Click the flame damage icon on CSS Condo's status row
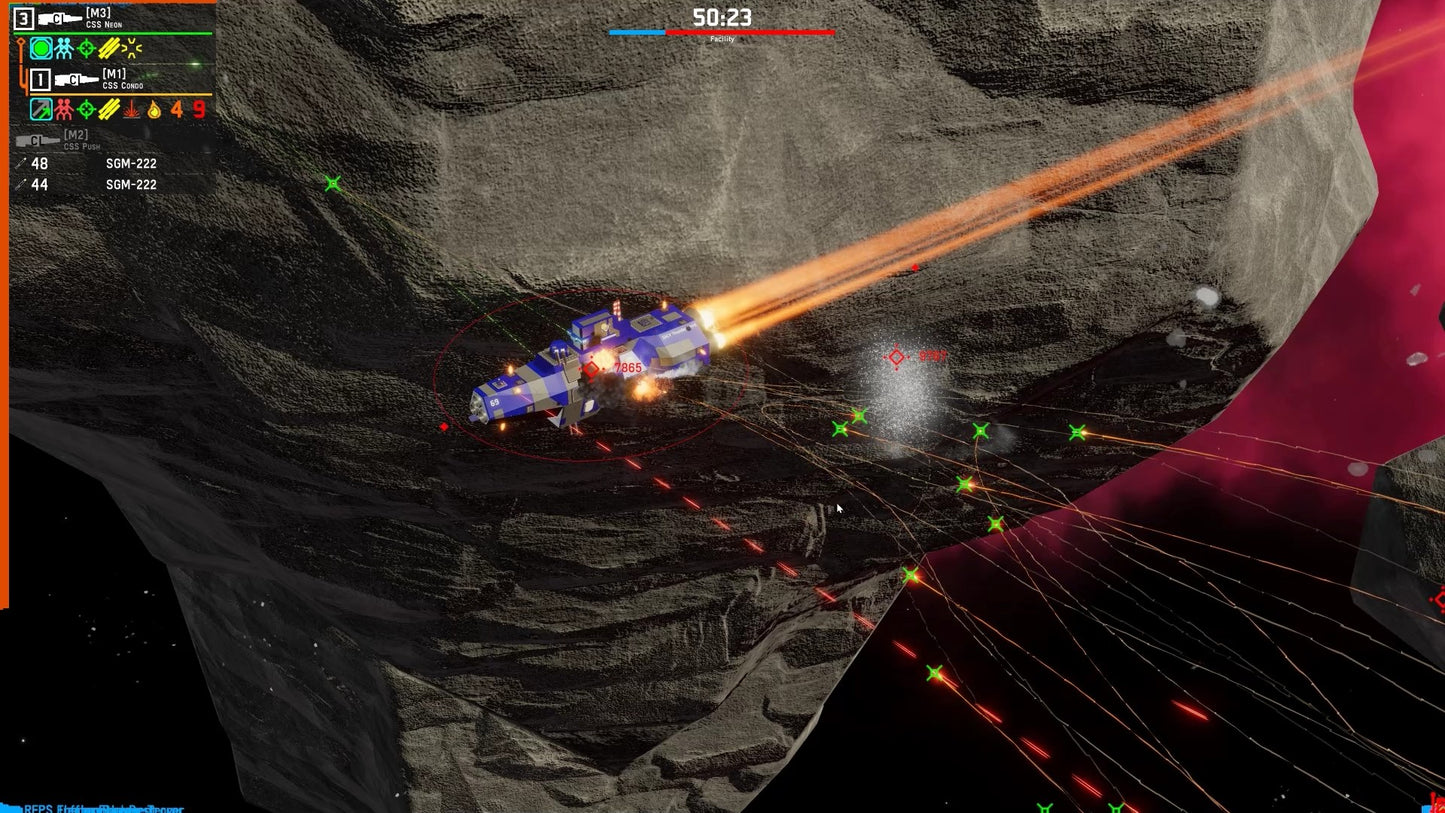 click(x=155, y=110)
